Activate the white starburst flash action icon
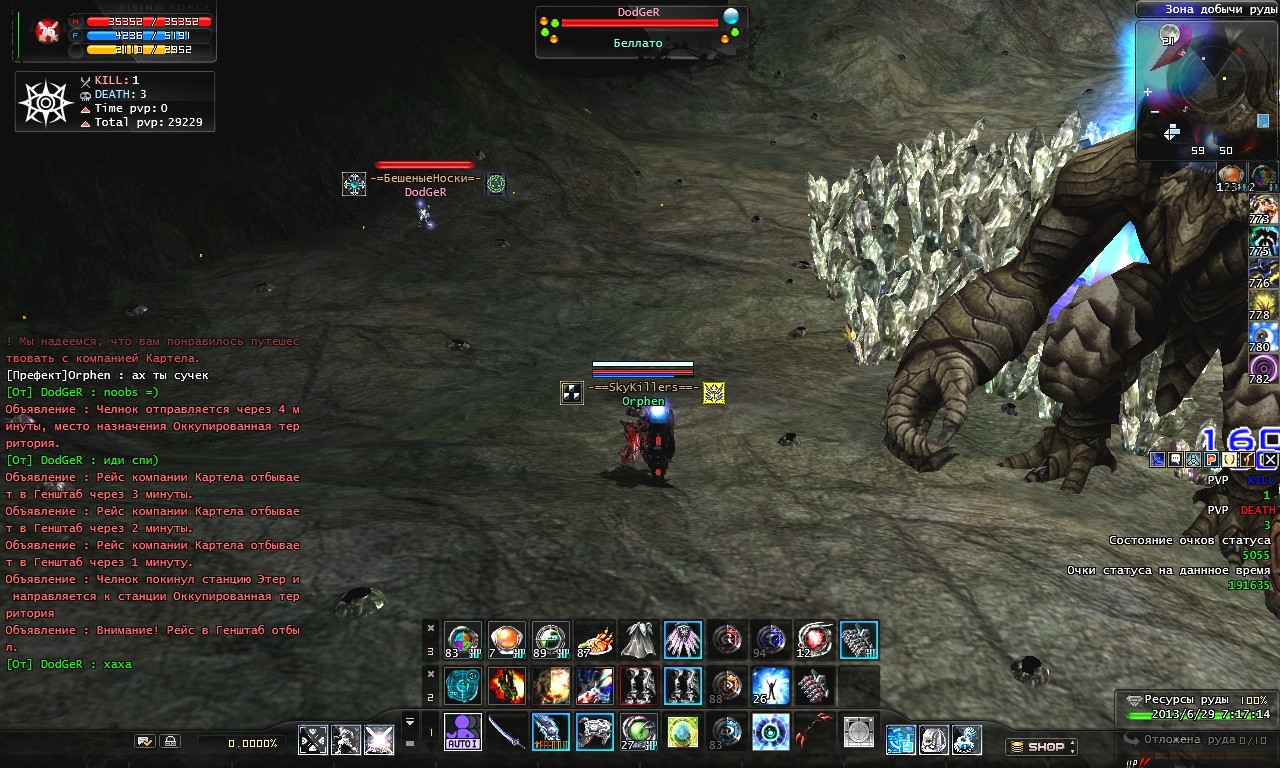 [x=379, y=740]
